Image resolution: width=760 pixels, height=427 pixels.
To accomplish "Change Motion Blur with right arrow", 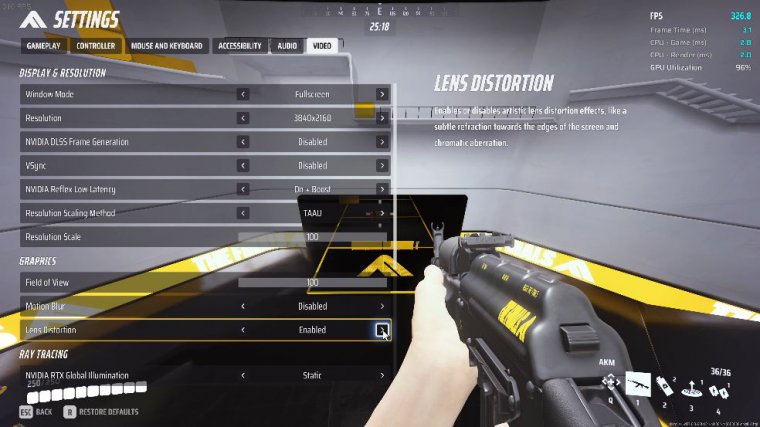I will [382, 306].
